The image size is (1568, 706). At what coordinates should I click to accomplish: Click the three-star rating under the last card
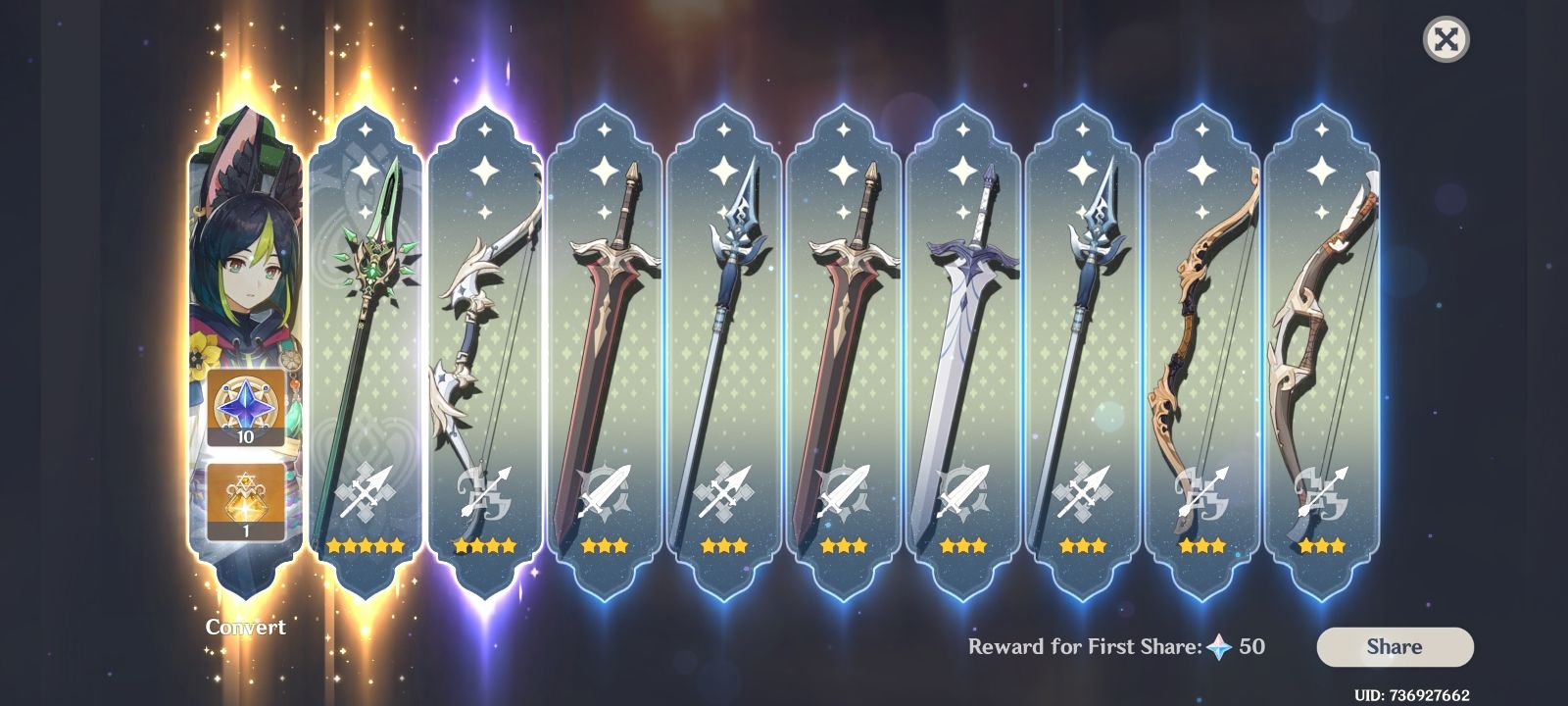(x=1322, y=545)
